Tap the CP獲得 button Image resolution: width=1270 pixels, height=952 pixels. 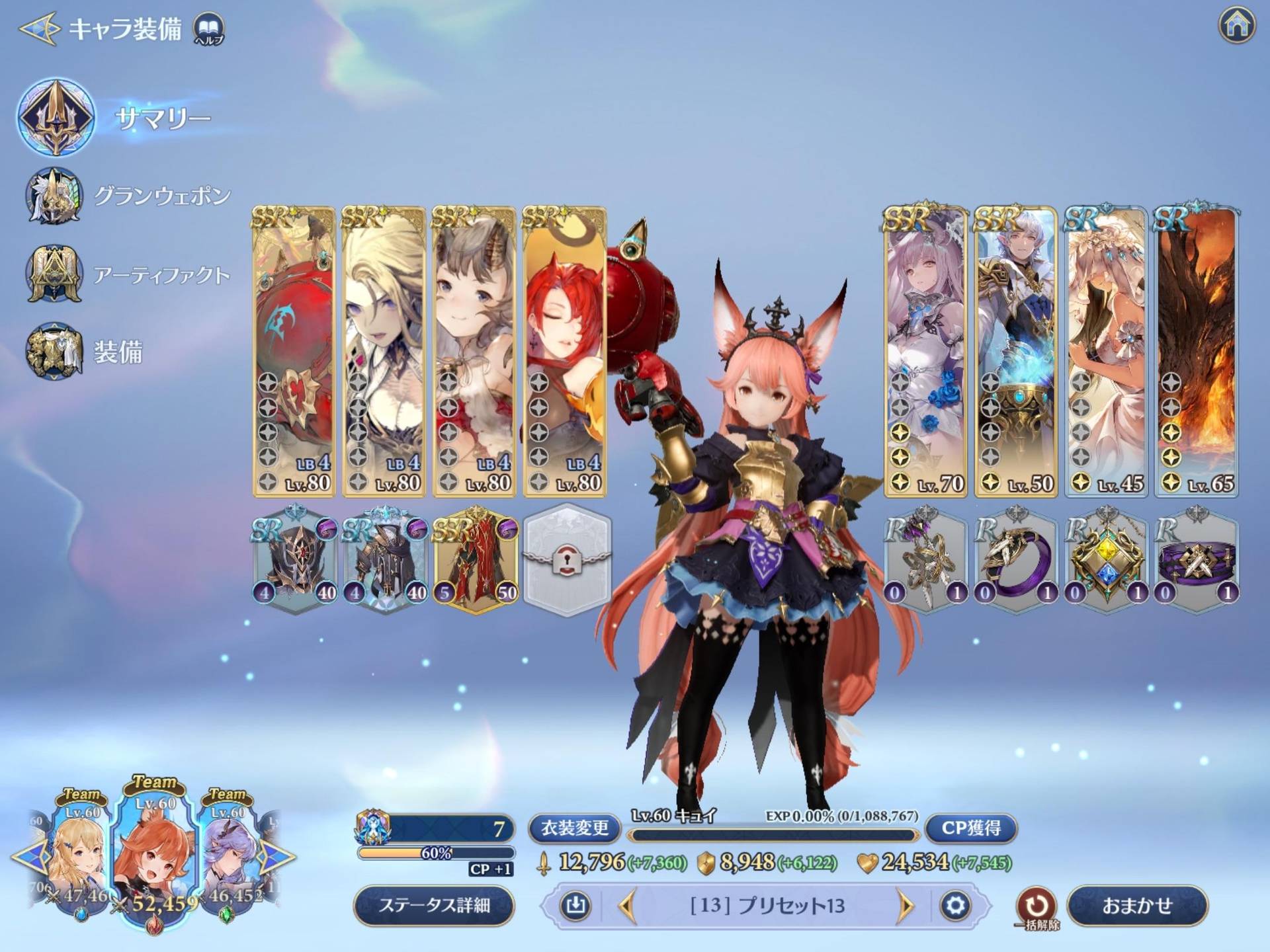[x=970, y=828]
